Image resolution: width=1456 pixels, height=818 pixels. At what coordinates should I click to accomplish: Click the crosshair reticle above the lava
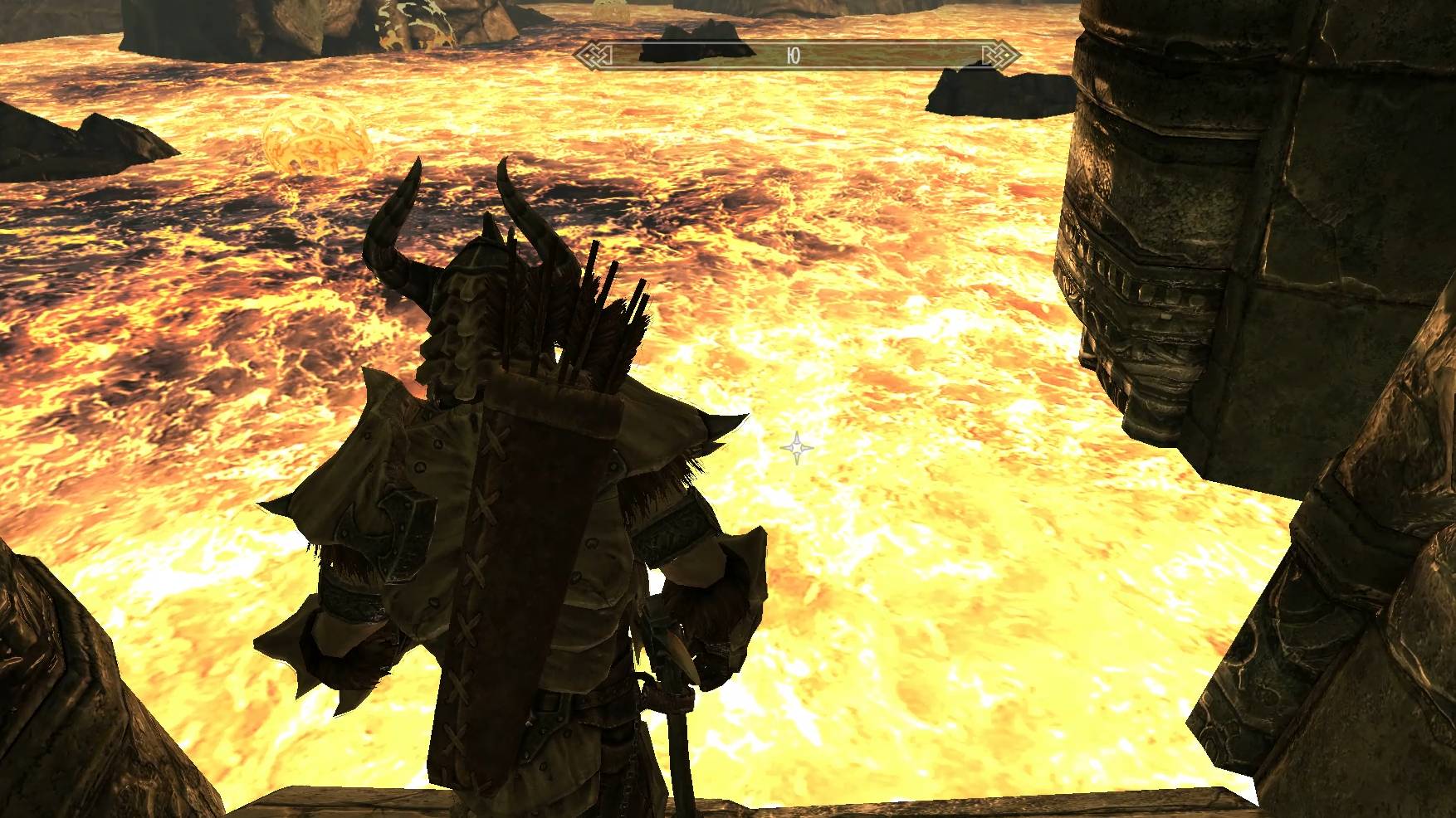coord(795,449)
